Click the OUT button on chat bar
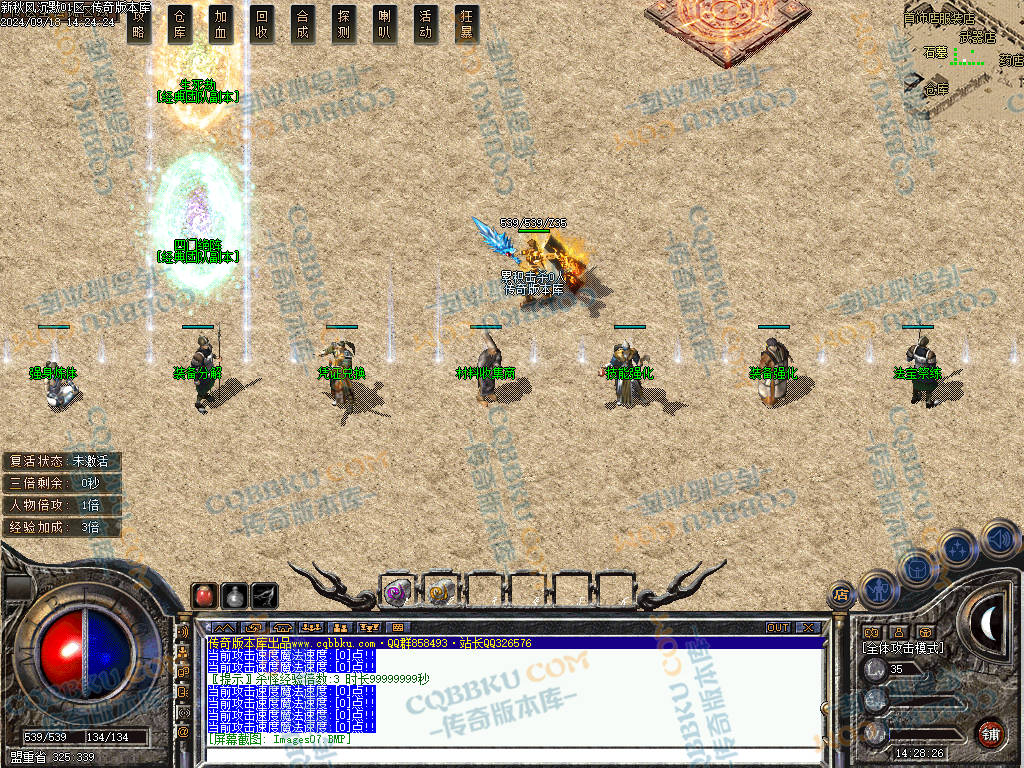1024x768 pixels. click(778, 628)
